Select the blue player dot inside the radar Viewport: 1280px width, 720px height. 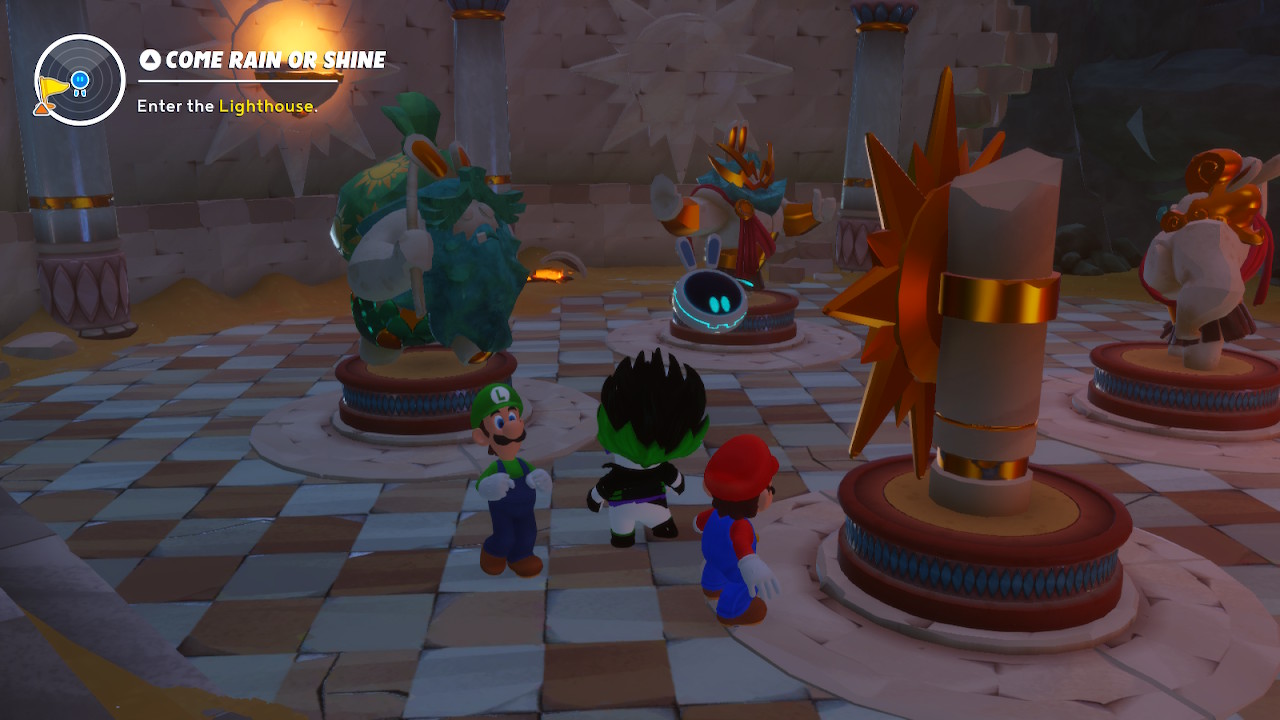[x=80, y=82]
